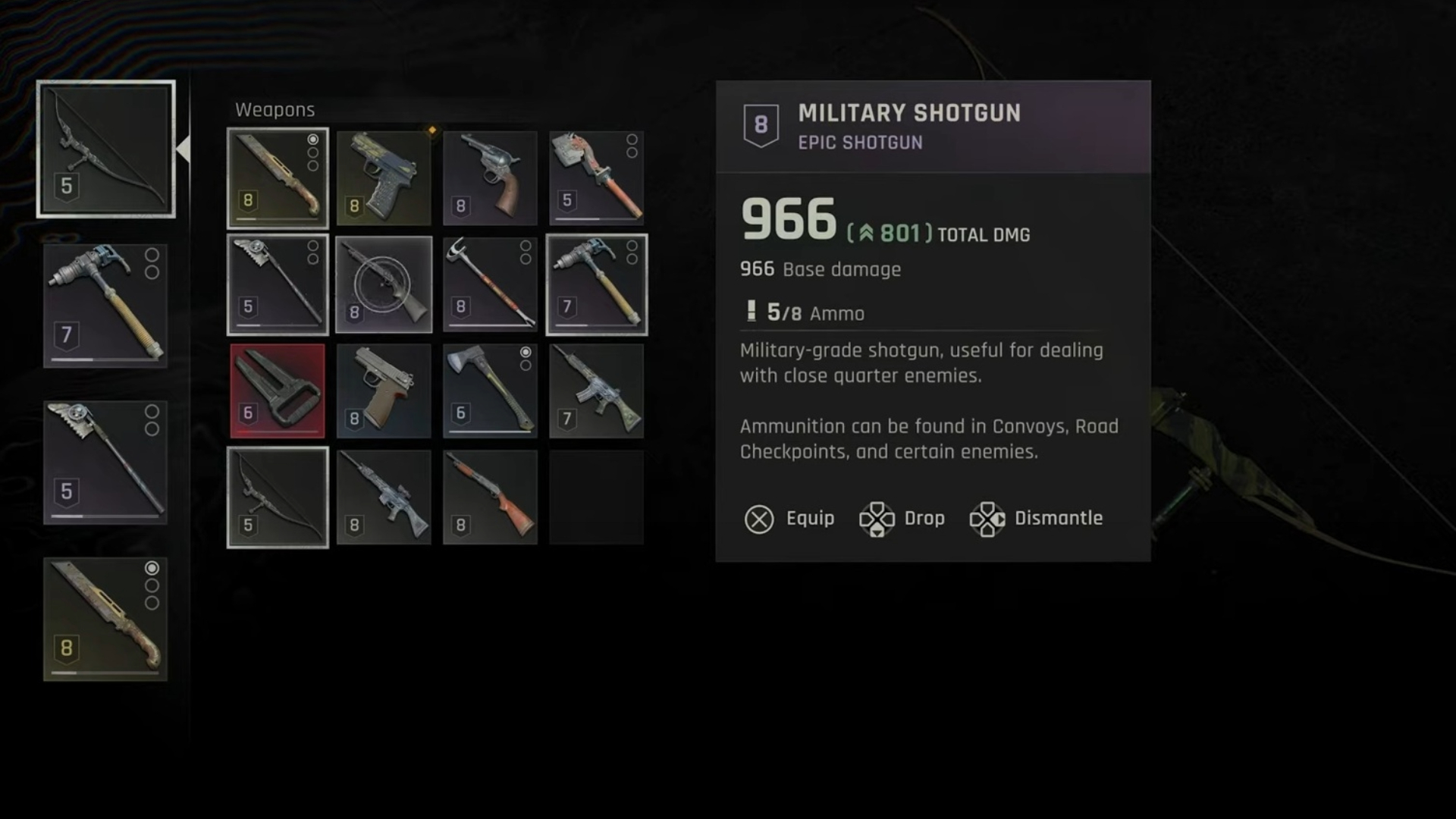Select the hatchet axe weapon slot
This screenshot has width=1456, height=819.
click(490, 391)
